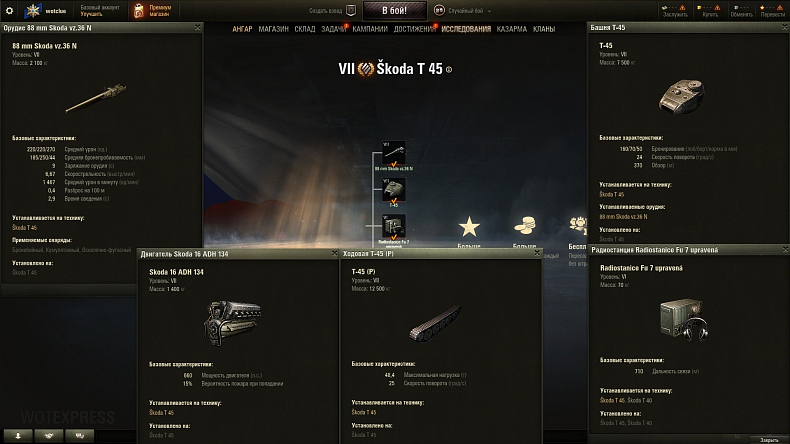790x444 pixels.
Task: Open the Склад tab
Action: click(305, 29)
